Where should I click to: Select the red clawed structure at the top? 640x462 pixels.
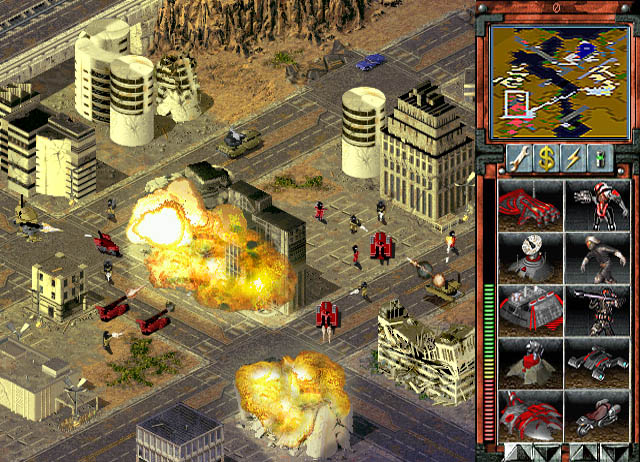point(529,205)
